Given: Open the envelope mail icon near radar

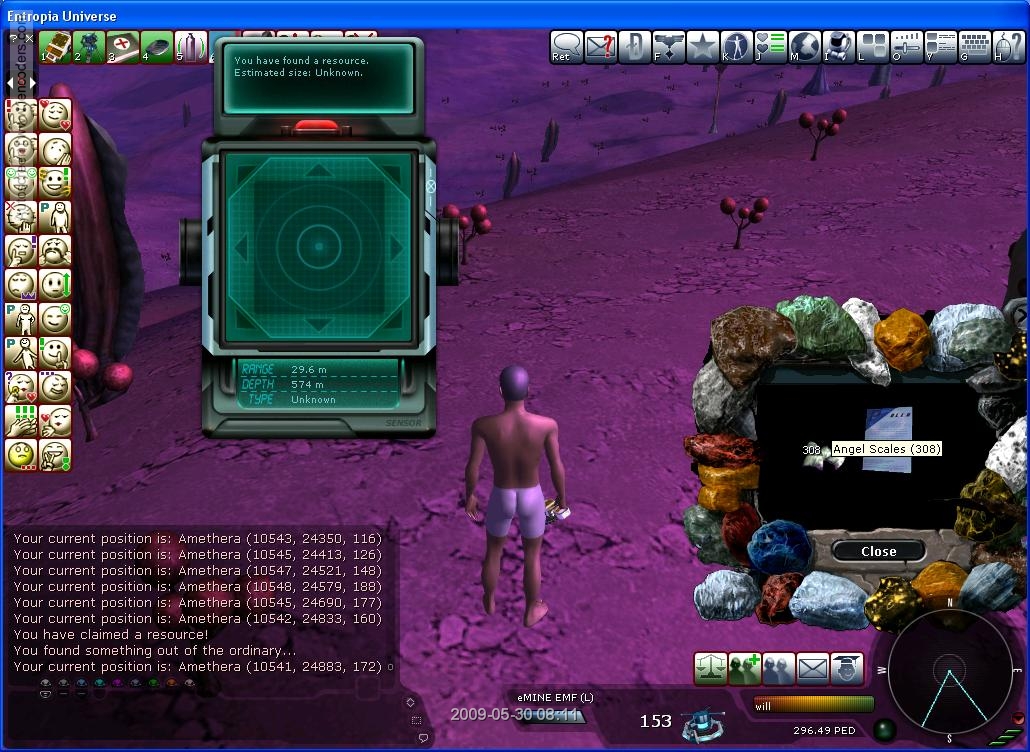Looking at the screenshot, I should coord(812,668).
